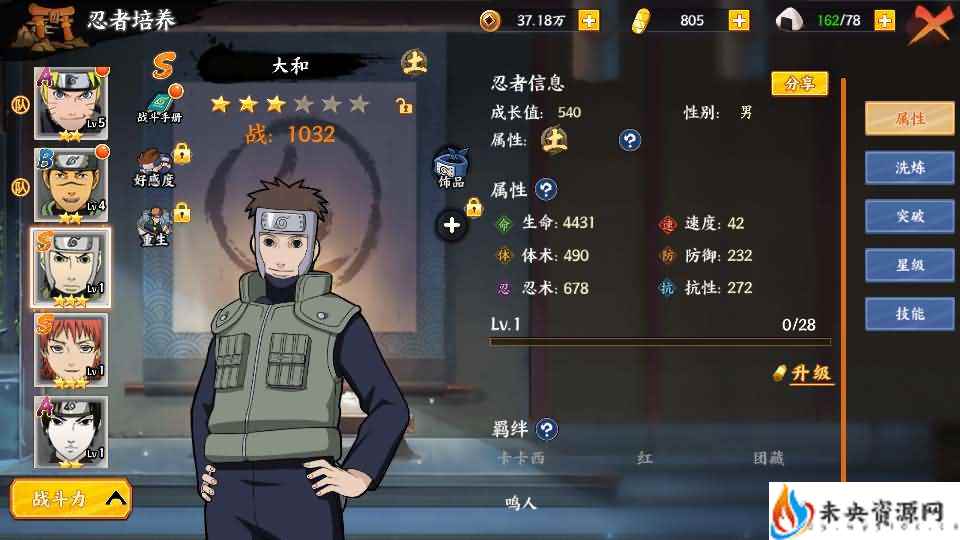Open the 饰品 accessory slot
This screenshot has height=540, width=960.
pyautogui.click(x=450, y=168)
